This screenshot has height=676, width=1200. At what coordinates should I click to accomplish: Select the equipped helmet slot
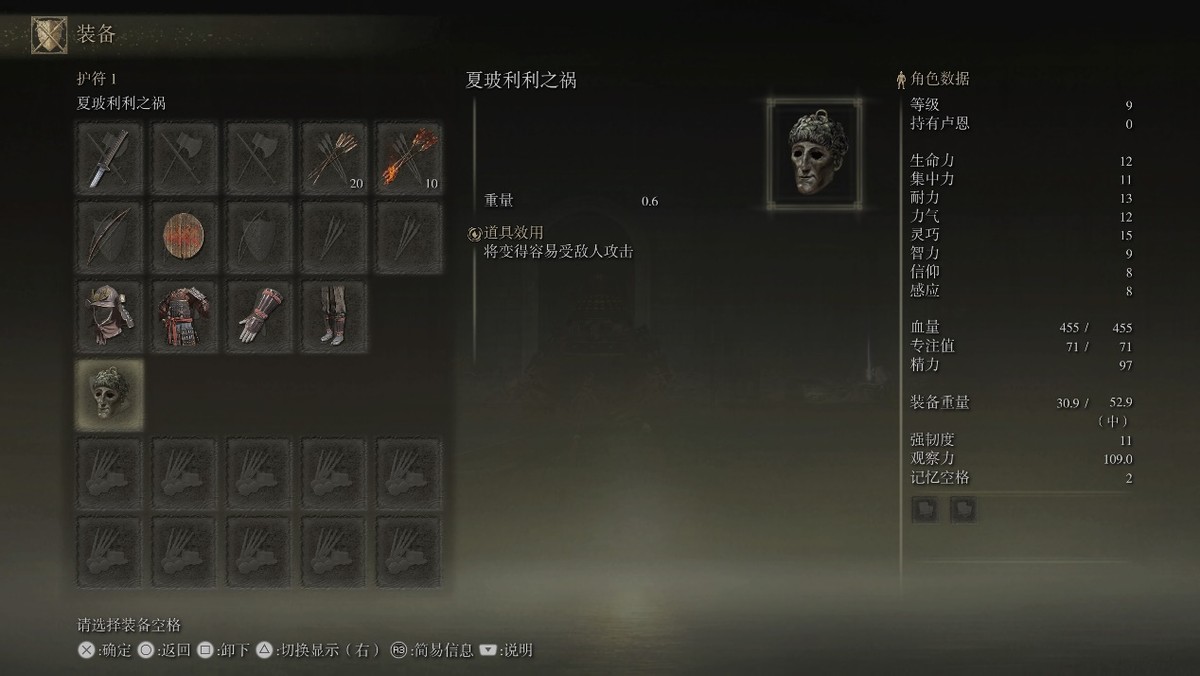tap(110, 314)
